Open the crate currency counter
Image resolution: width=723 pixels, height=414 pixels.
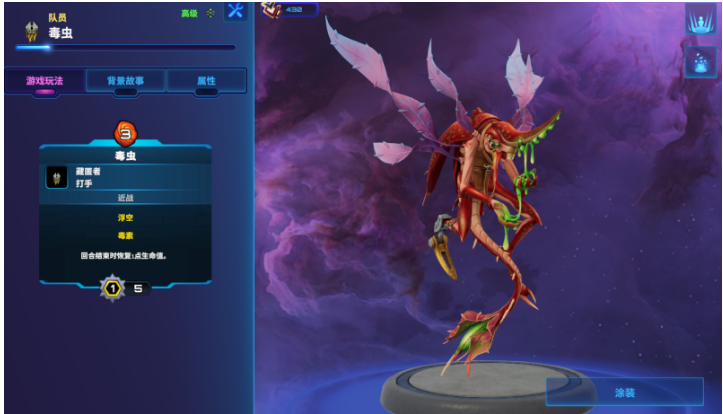289,10
